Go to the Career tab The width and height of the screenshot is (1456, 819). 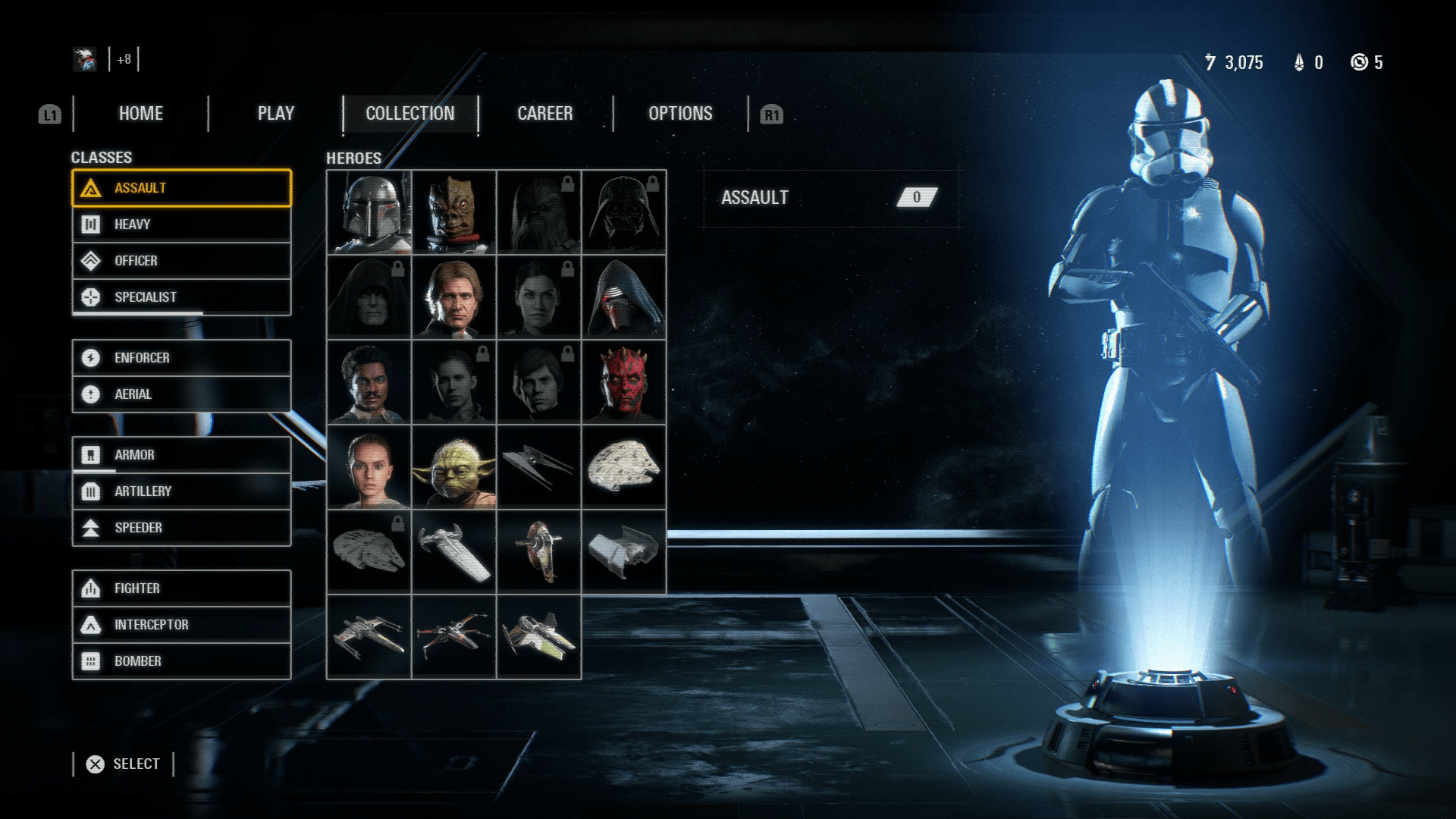tap(544, 114)
